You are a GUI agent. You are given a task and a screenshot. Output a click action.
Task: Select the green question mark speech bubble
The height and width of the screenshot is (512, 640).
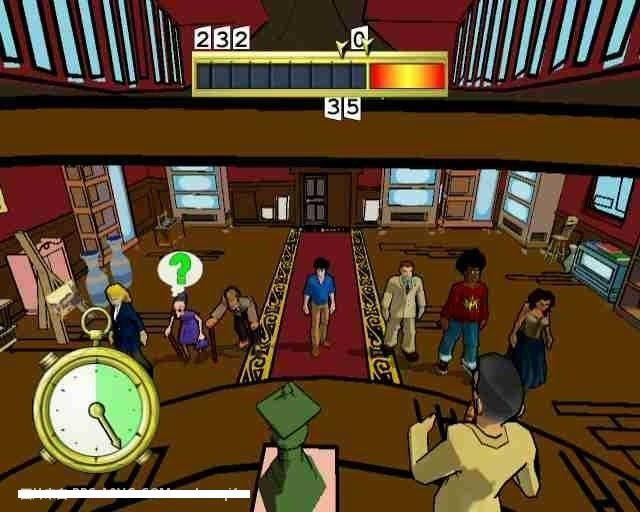(x=180, y=269)
